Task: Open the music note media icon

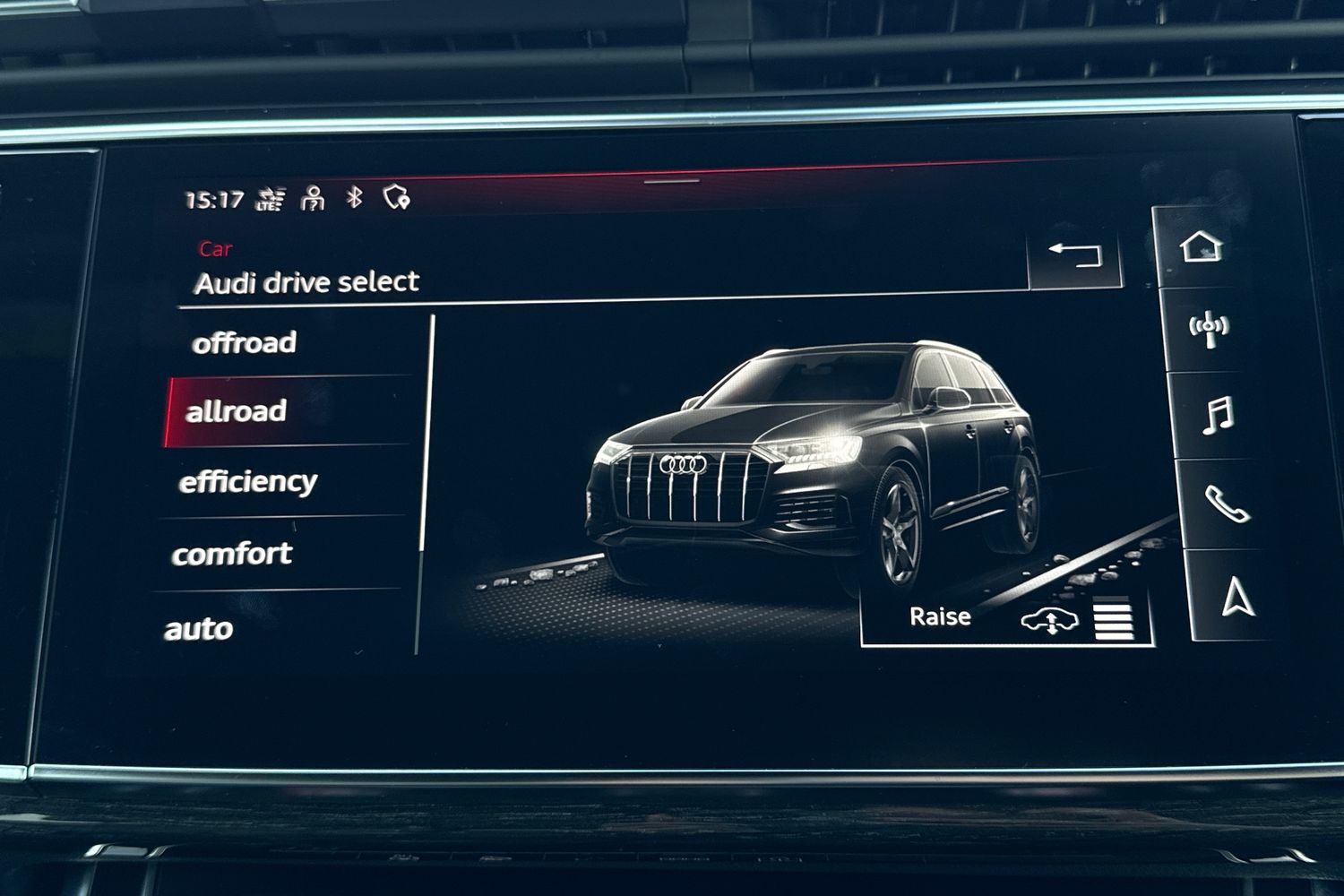Action: [x=1217, y=416]
